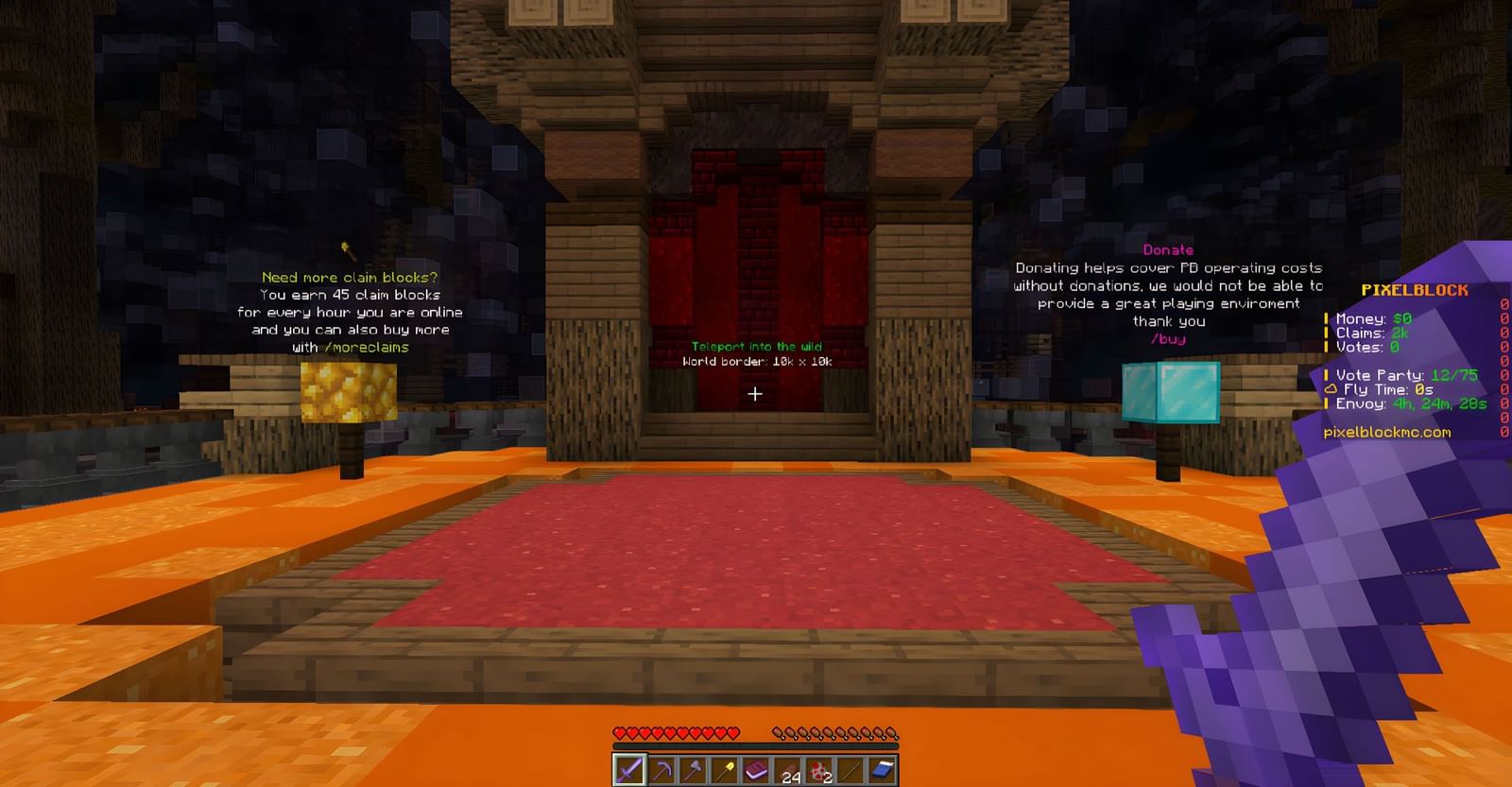Select the golden shovel in the hotbar

725,769
